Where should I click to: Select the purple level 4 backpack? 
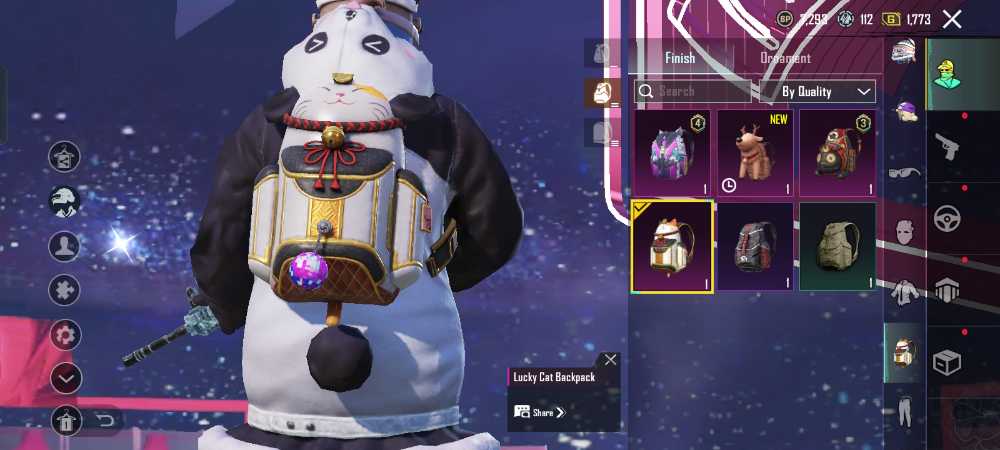click(671, 154)
